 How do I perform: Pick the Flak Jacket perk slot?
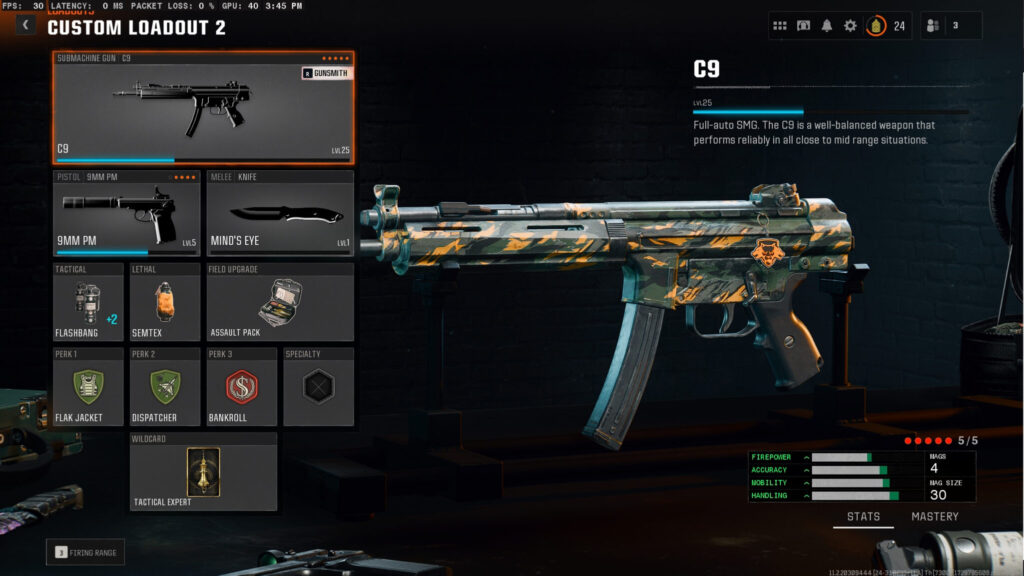click(89, 386)
